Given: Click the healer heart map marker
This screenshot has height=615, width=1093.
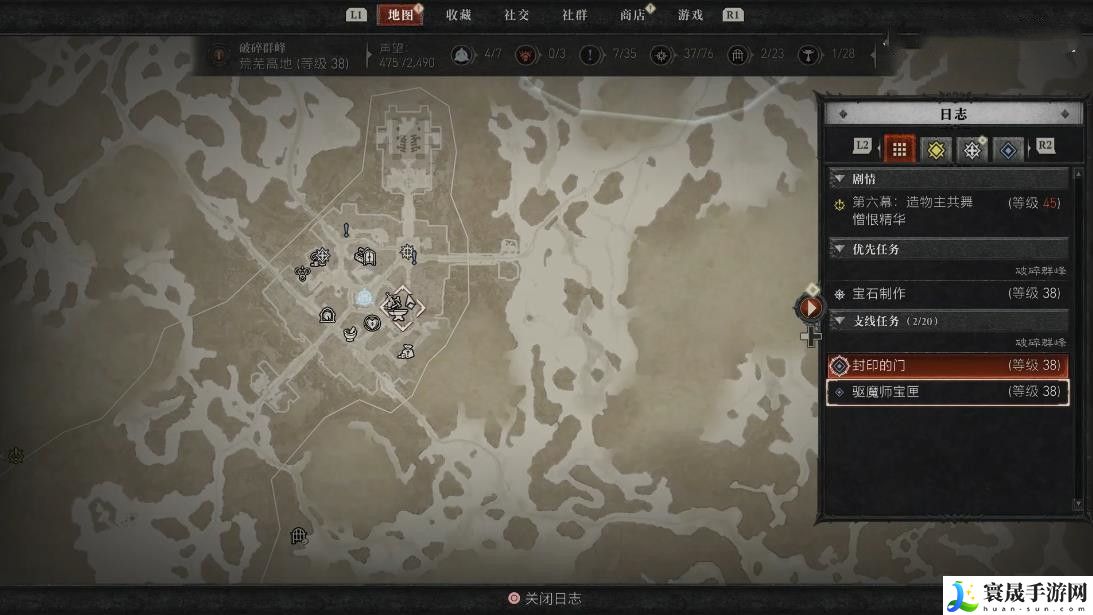Looking at the screenshot, I should (x=372, y=322).
